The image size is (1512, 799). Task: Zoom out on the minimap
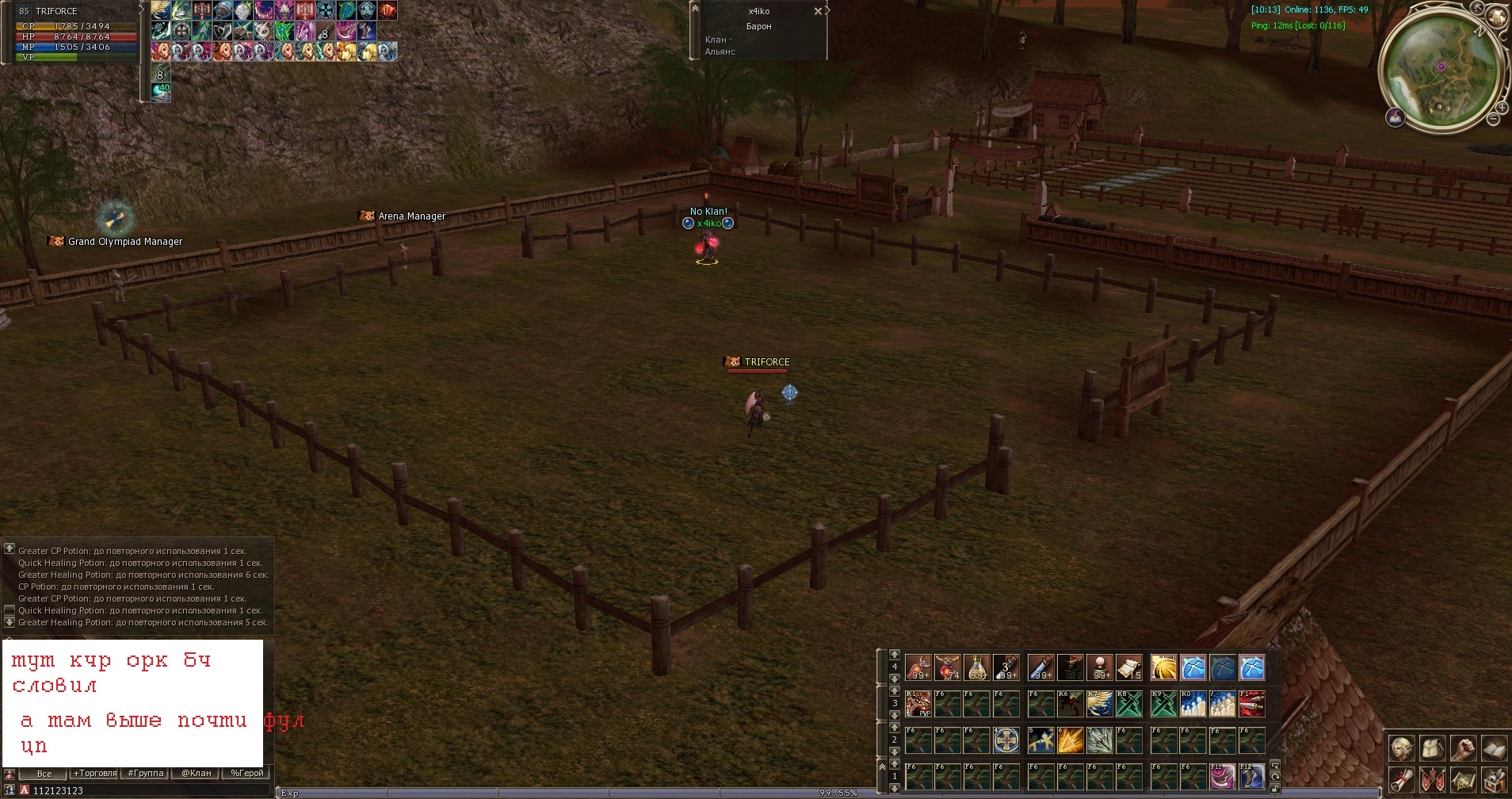tap(1493, 119)
